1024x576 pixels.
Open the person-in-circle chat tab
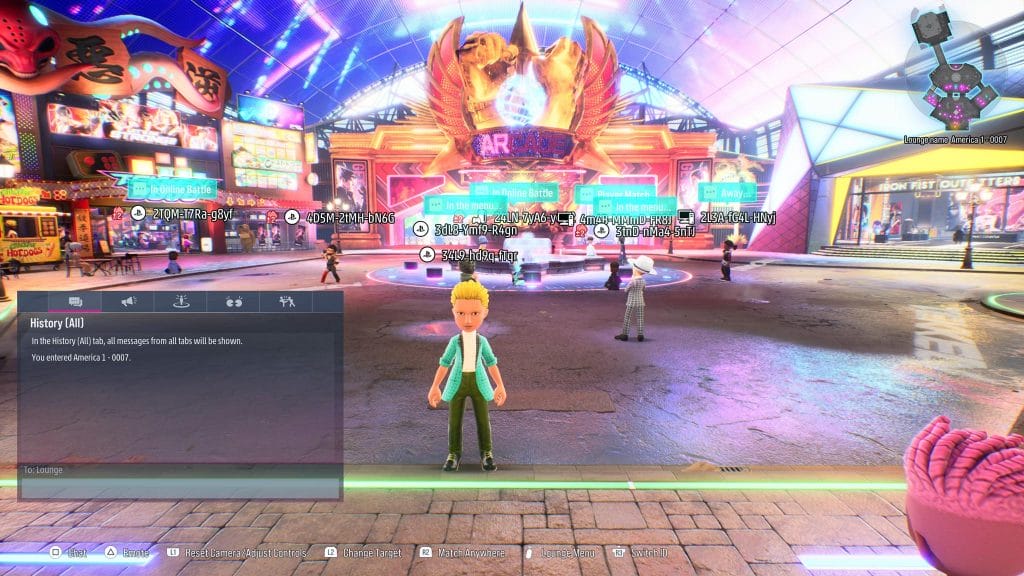click(x=181, y=301)
